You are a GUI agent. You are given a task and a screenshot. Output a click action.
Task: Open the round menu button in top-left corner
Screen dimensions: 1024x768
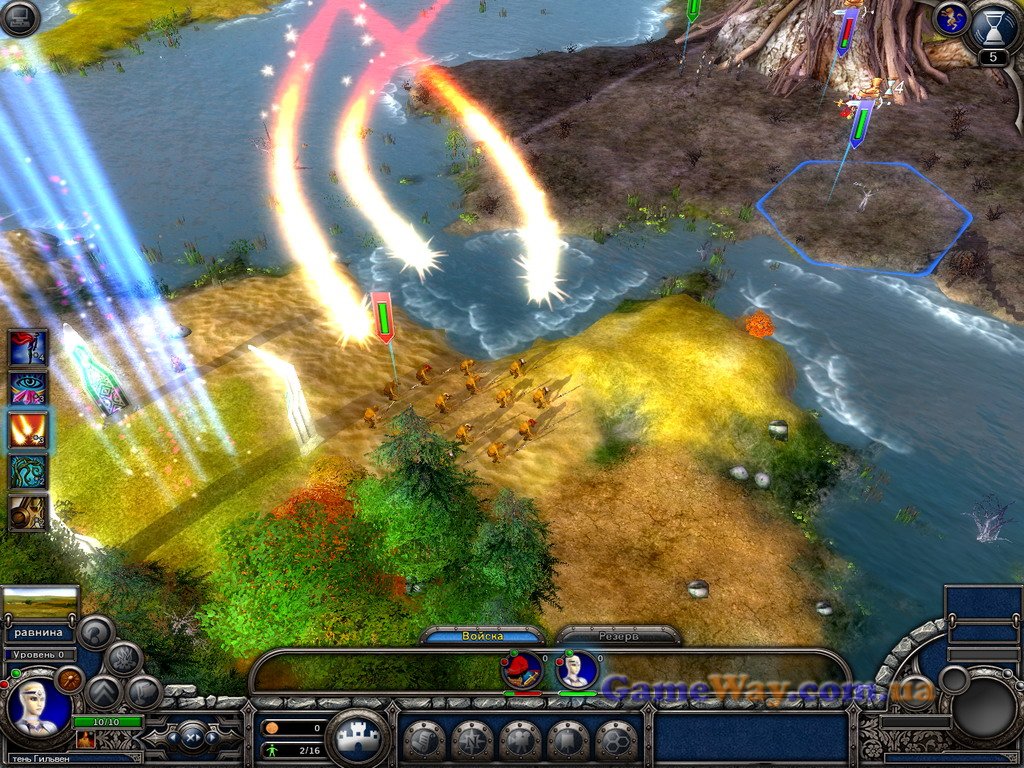tap(19, 18)
